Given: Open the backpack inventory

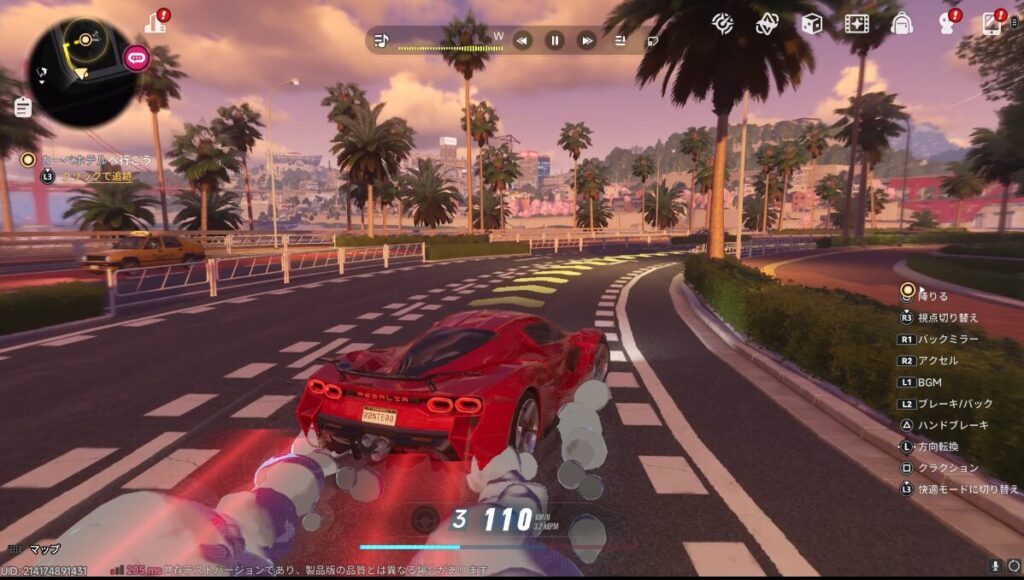Looking at the screenshot, I should [902, 23].
